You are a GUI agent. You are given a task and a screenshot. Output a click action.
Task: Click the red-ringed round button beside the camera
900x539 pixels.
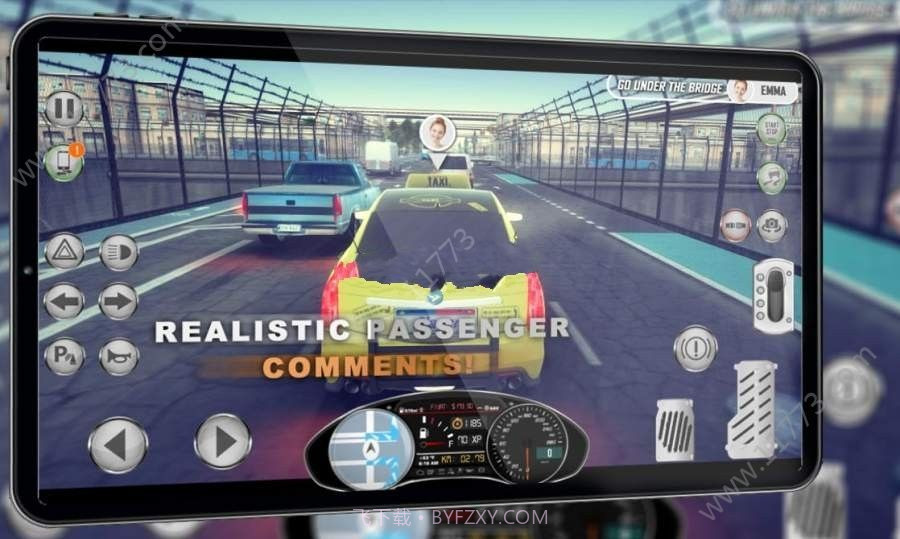[x=735, y=225]
